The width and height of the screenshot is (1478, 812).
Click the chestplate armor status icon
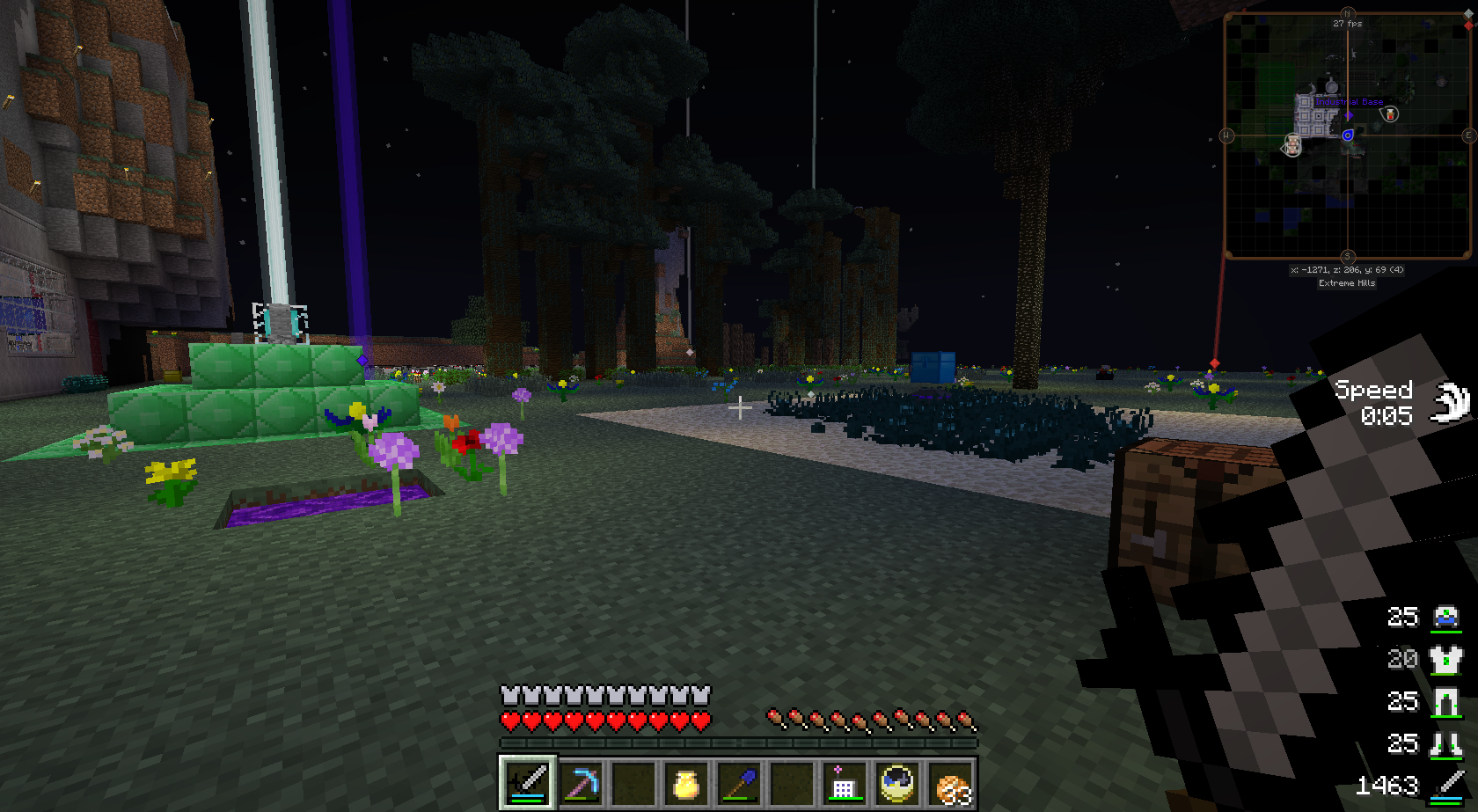1445,659
